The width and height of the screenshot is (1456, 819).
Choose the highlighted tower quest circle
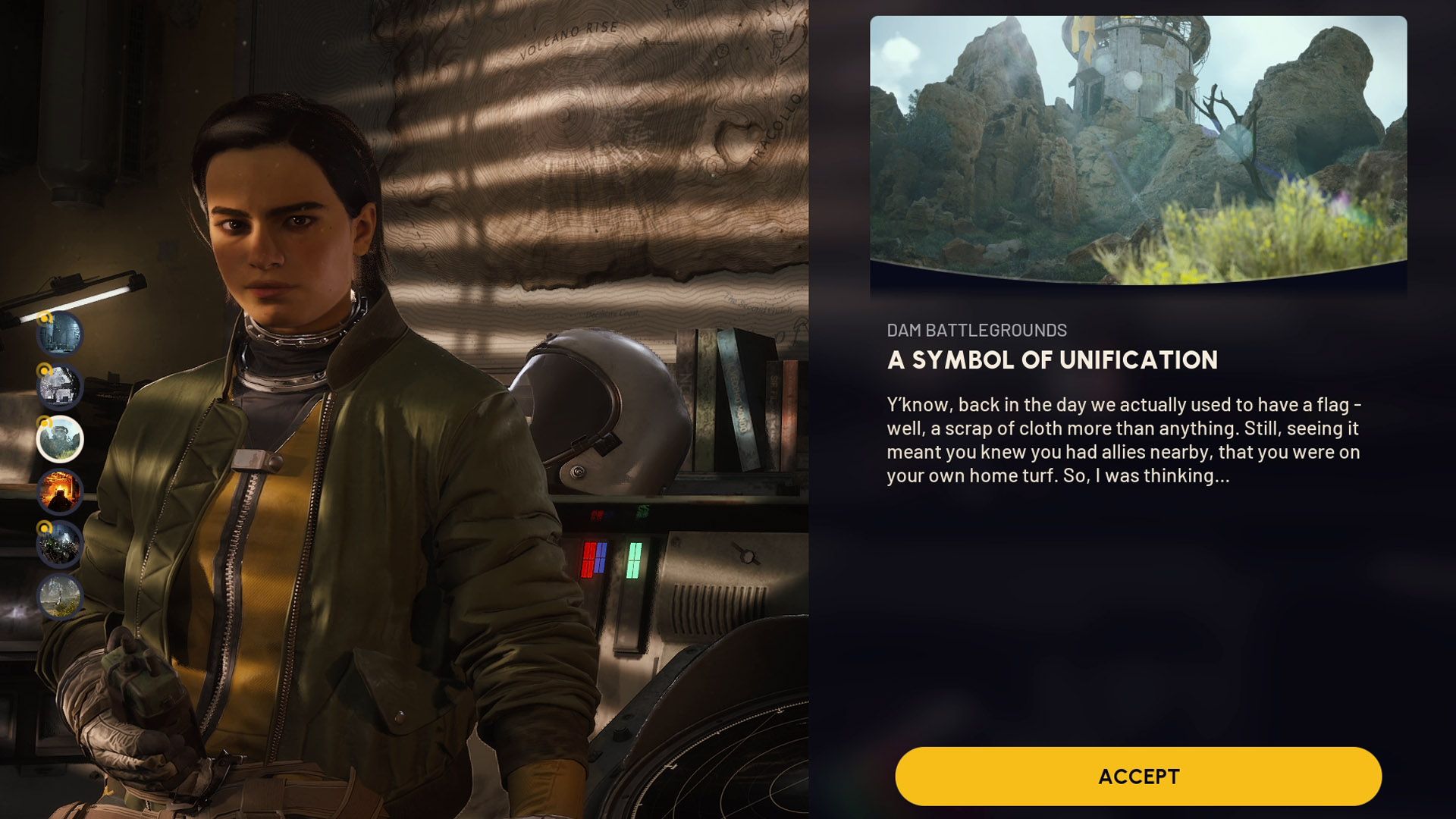point(60,439)
